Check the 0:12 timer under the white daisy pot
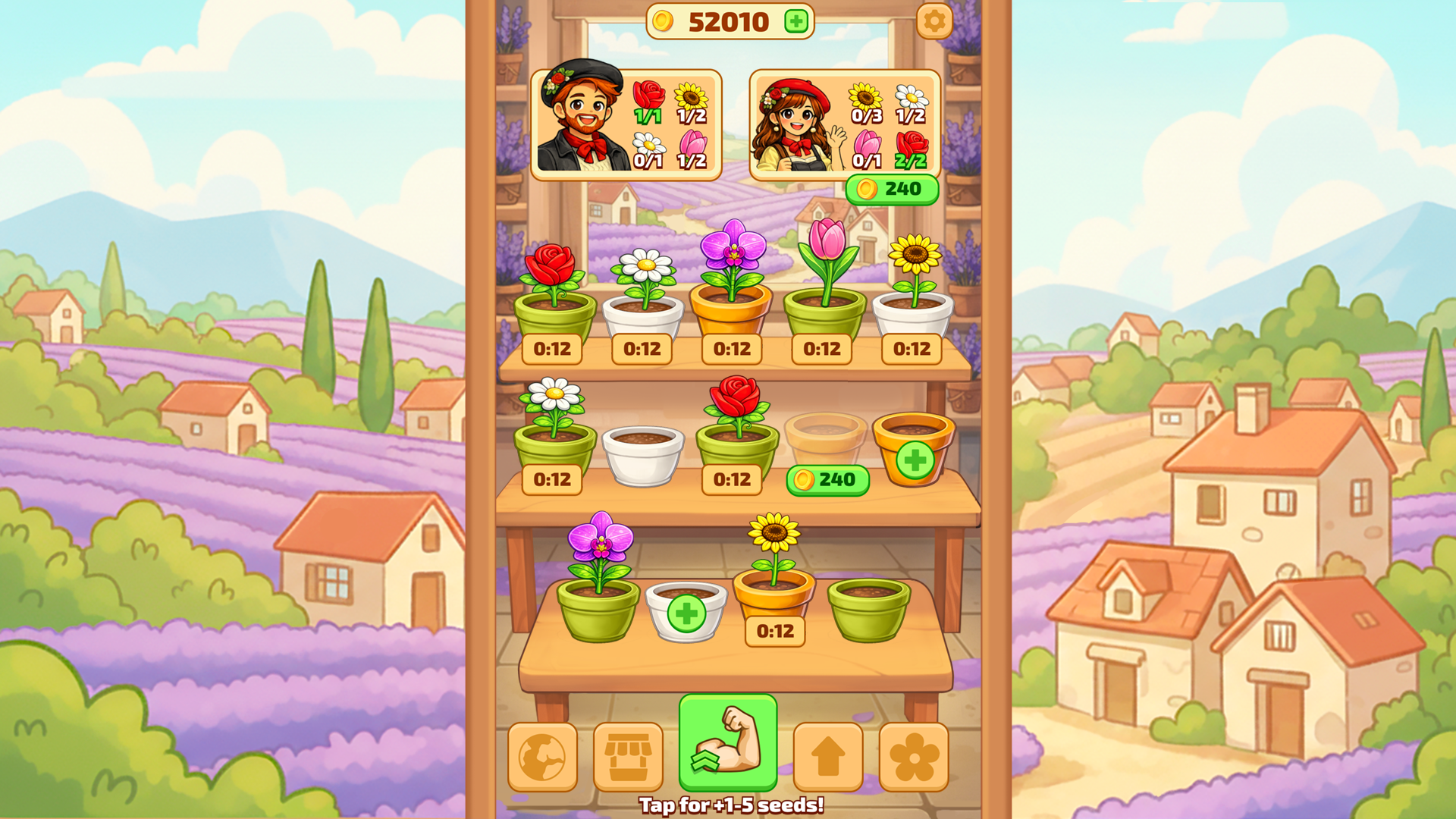Image resolution: width=1456 pixels, height=819 pixels. (x=641, y=350)
